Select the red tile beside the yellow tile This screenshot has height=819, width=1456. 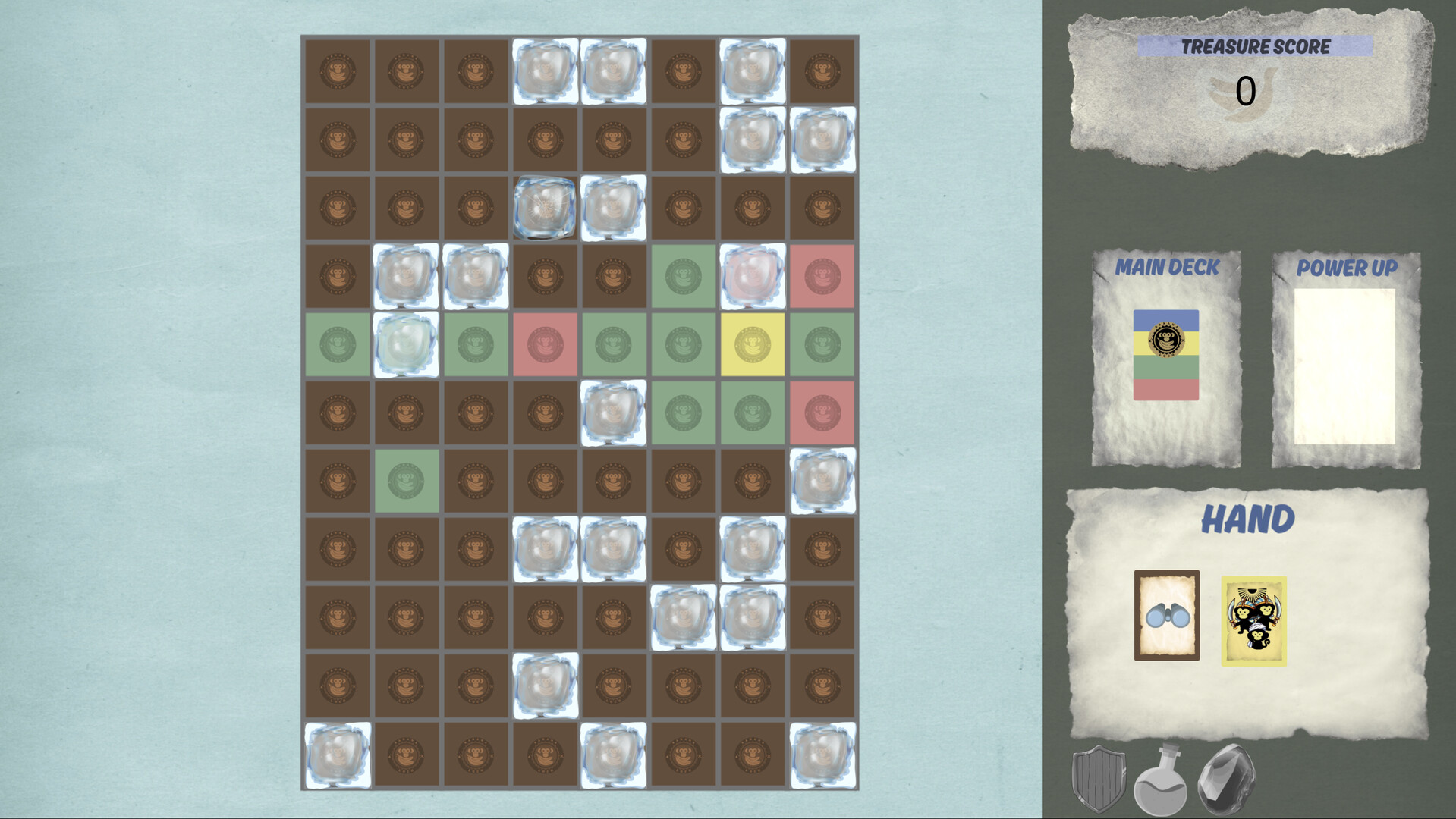coord(545,343)
